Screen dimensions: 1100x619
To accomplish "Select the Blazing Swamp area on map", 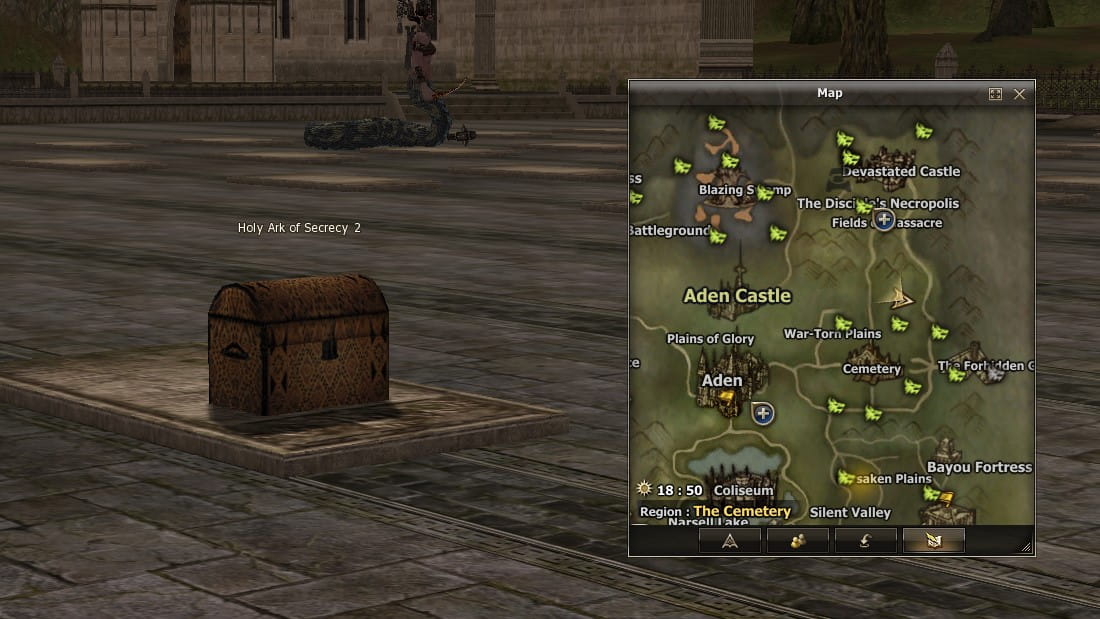I will click(x=744, y=190).
